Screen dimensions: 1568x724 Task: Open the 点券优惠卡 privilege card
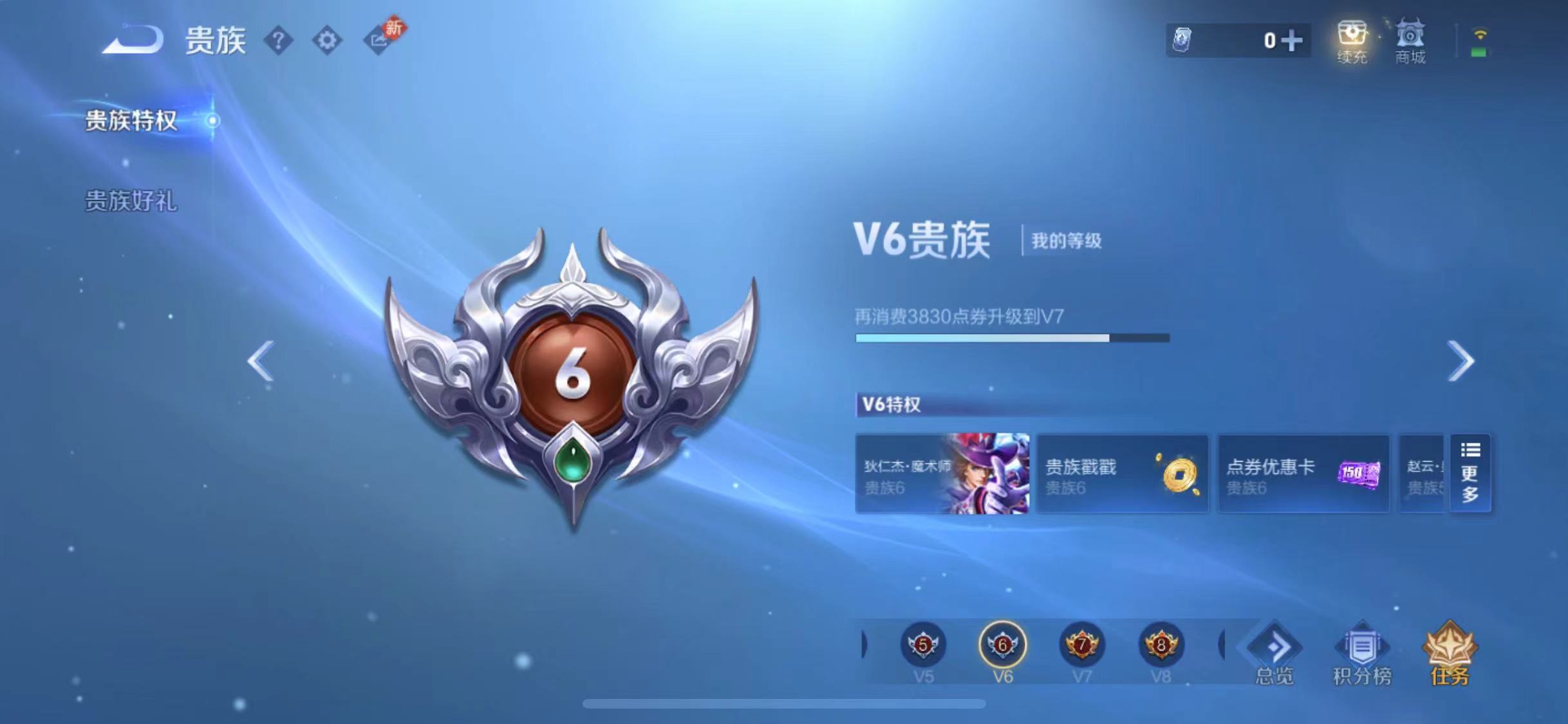(x=1303, y=473)
